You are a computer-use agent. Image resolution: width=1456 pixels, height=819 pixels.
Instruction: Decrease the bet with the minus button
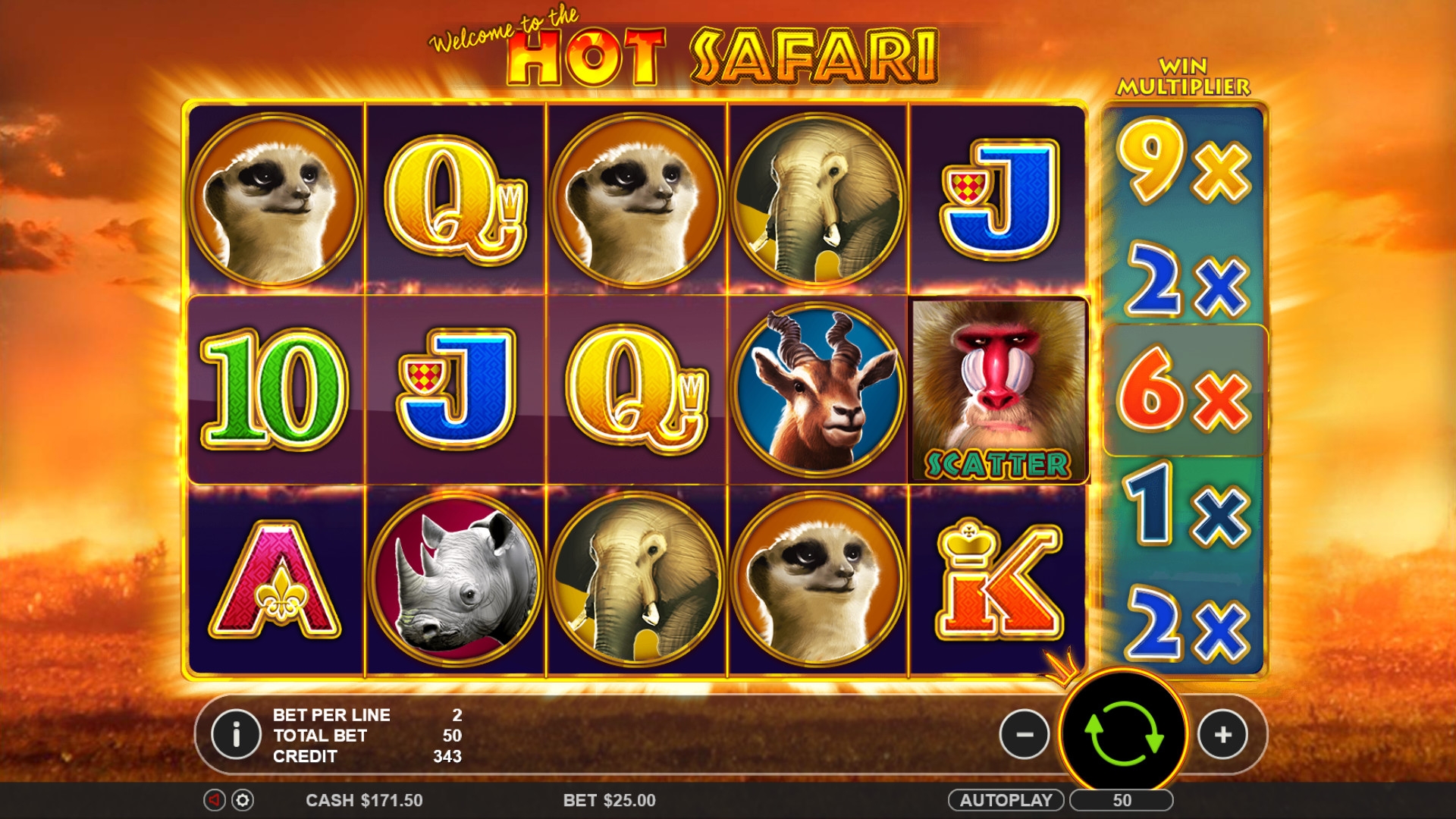(1024, 734)
